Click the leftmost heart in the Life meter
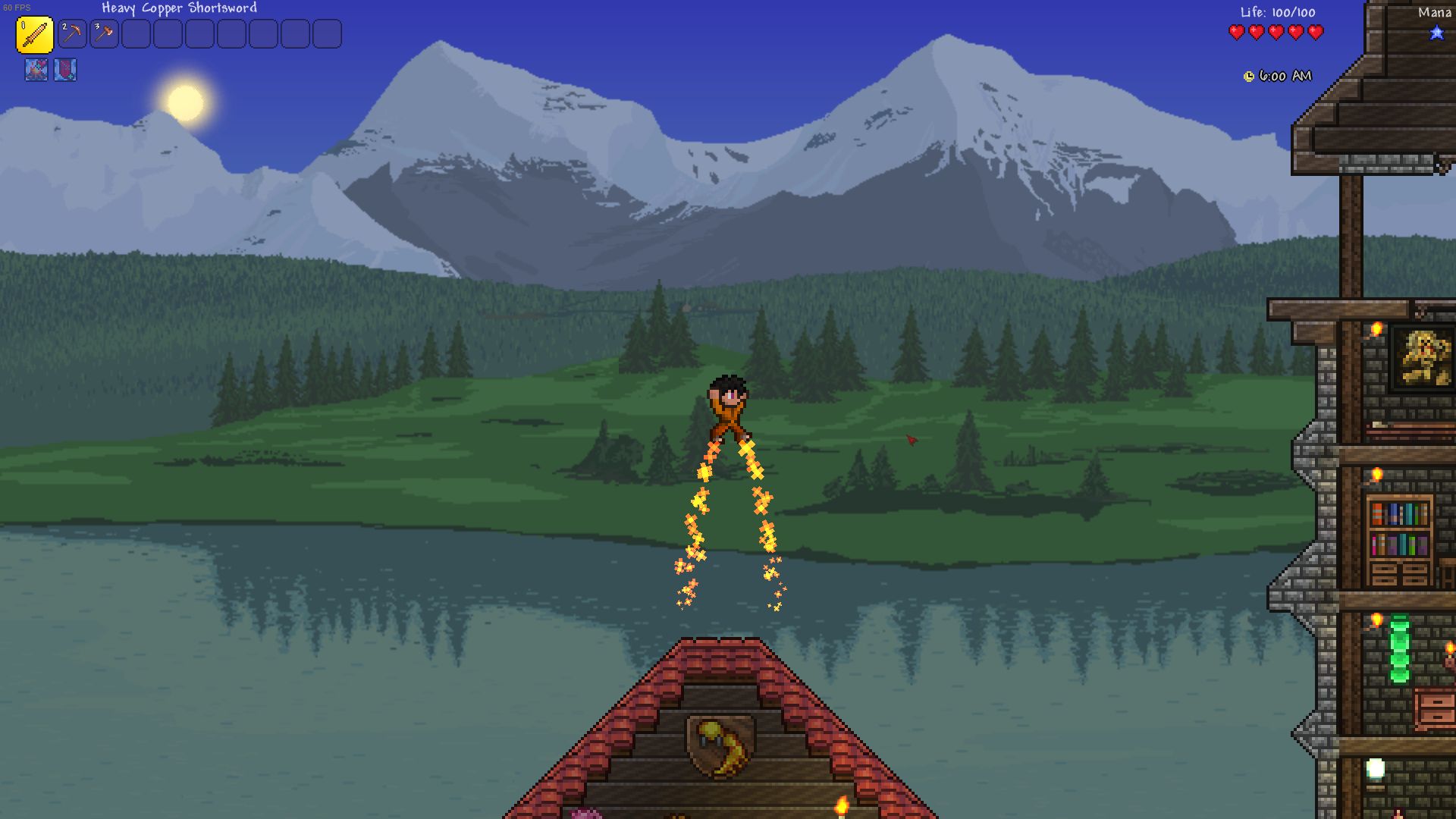This screenshot has height=819, width=1456. [1238, 33]
